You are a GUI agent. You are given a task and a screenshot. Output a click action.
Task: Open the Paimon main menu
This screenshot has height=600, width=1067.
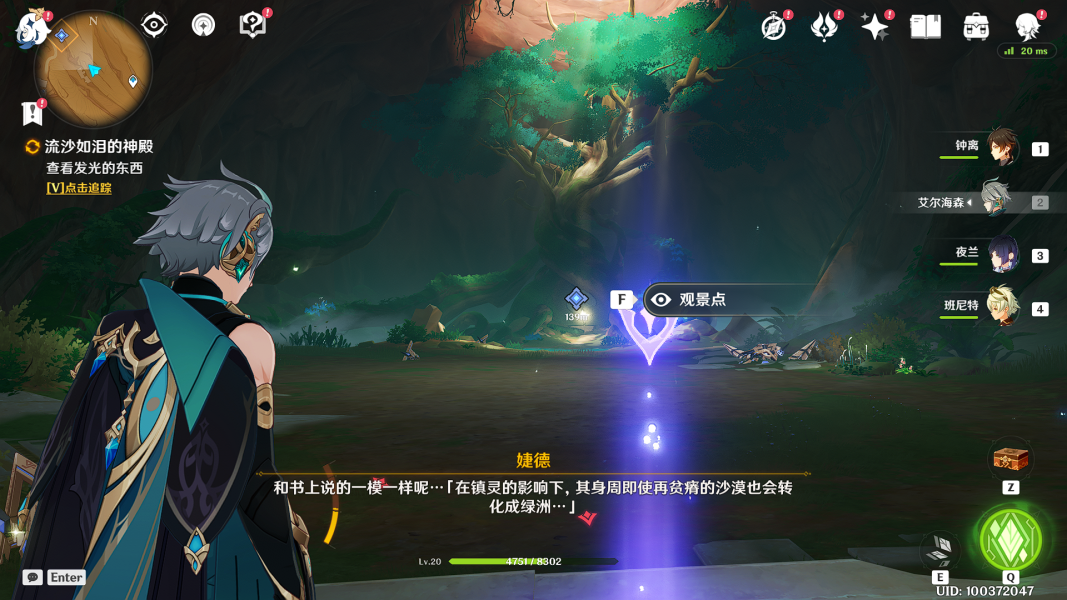point(30,29)
